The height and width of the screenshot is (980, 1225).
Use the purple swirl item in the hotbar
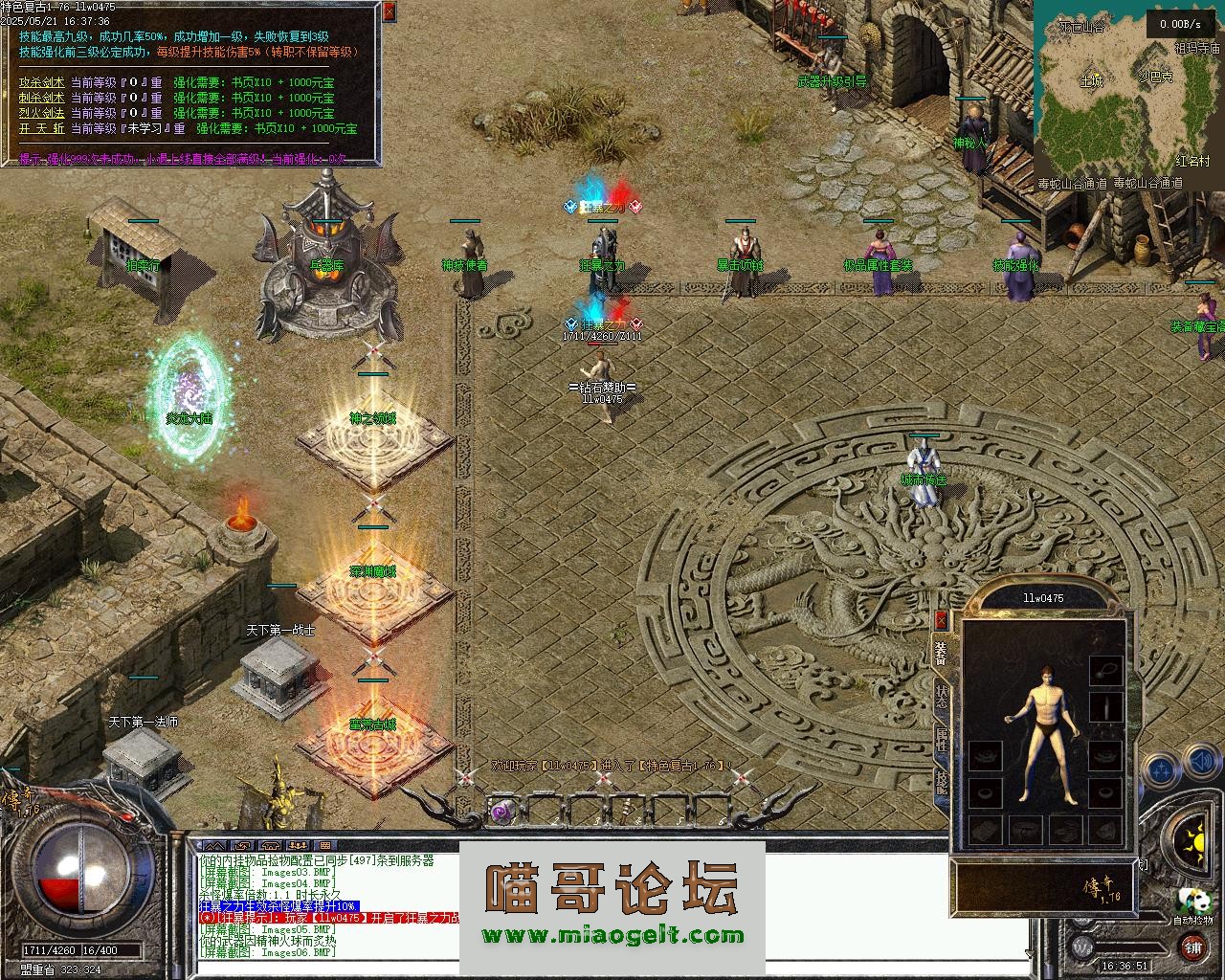[x=501, y=812]
